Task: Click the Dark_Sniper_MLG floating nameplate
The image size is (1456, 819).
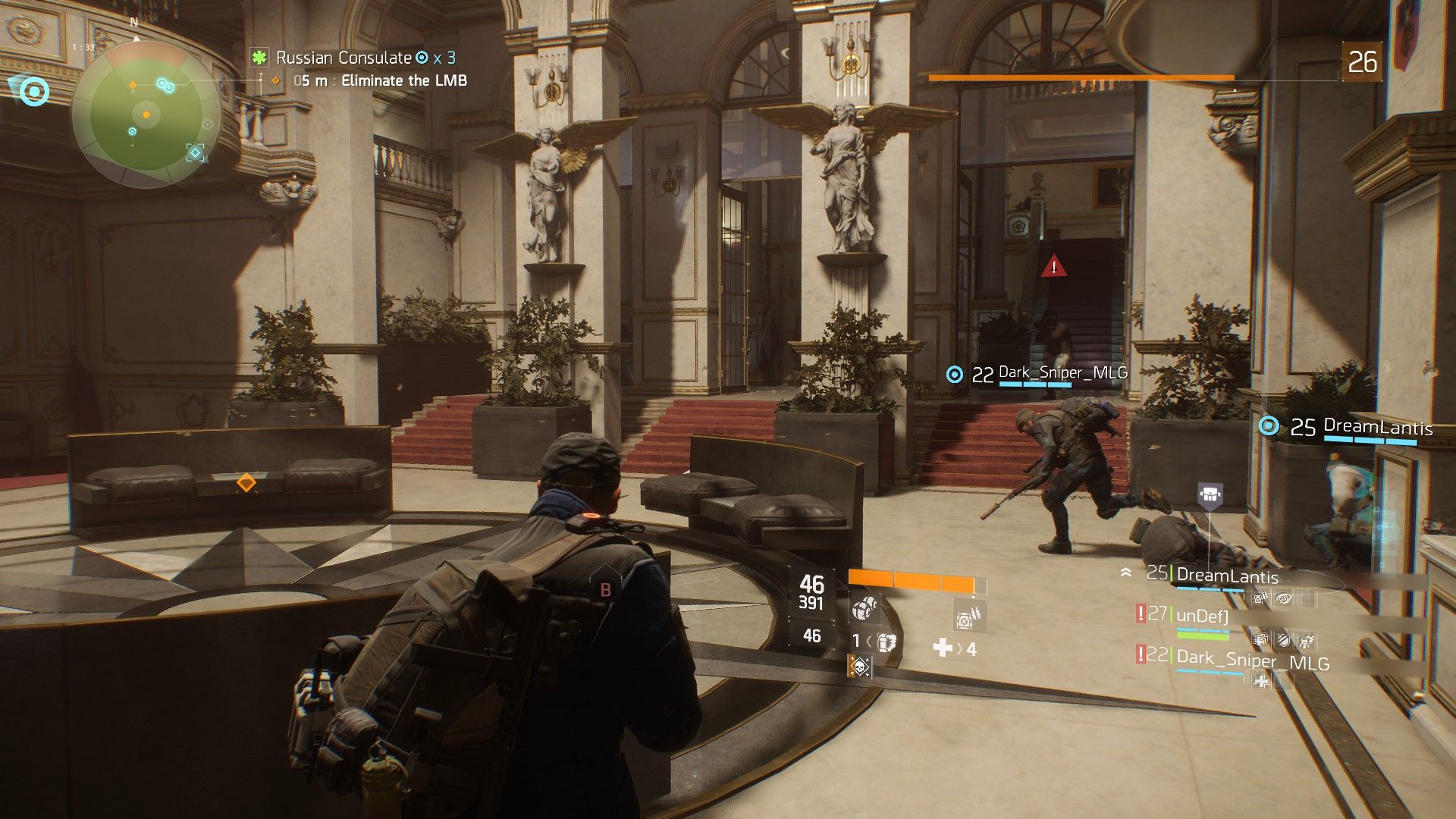Action: [1062, 373]
